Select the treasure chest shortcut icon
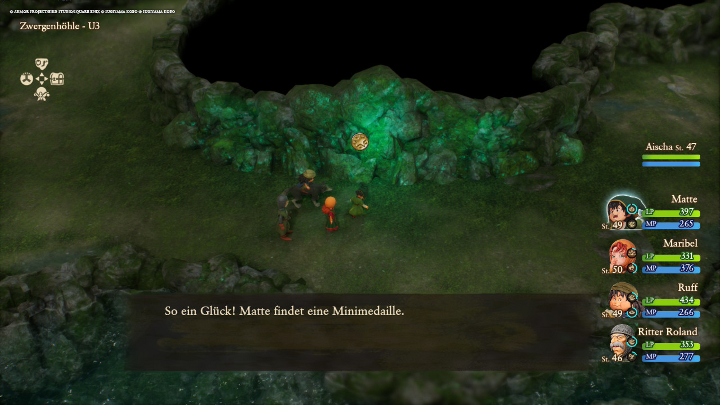The width and height of the screenshot is (720, 405). pos(57,79)
